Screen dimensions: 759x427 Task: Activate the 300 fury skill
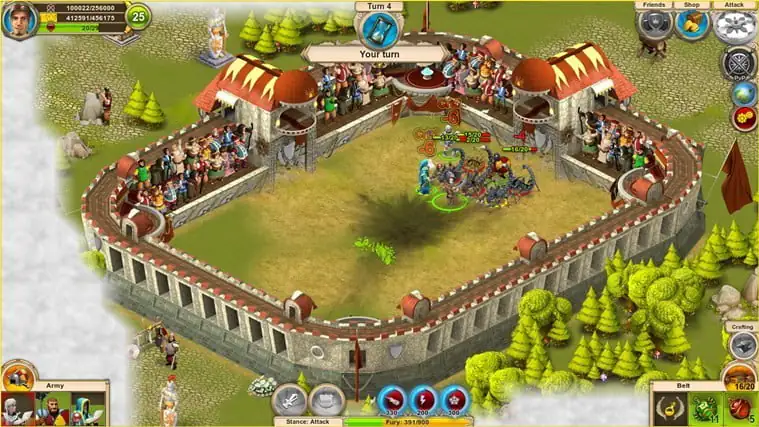(456, 400)
